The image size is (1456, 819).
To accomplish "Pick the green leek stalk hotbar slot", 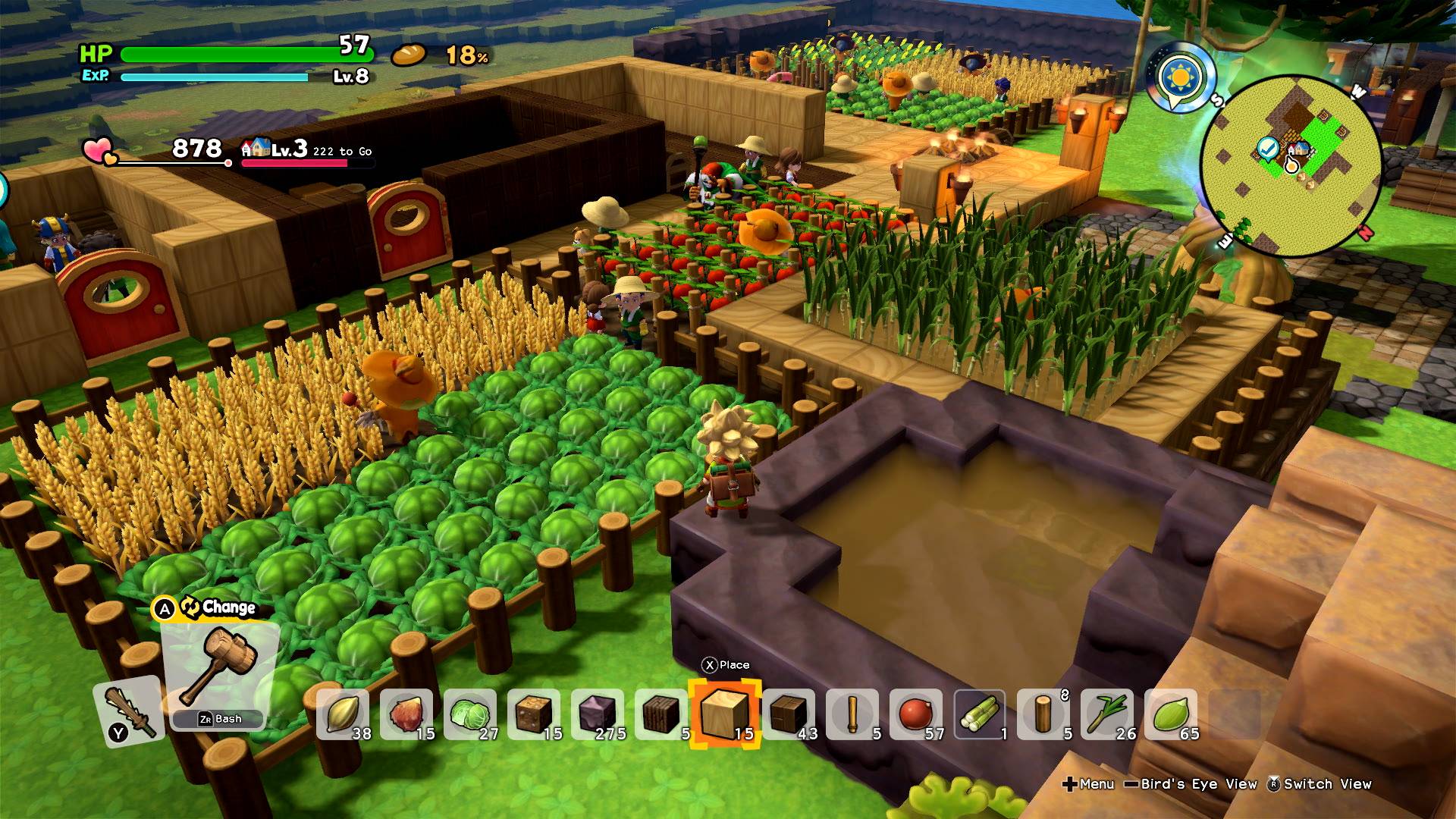I will point(1106,714).
